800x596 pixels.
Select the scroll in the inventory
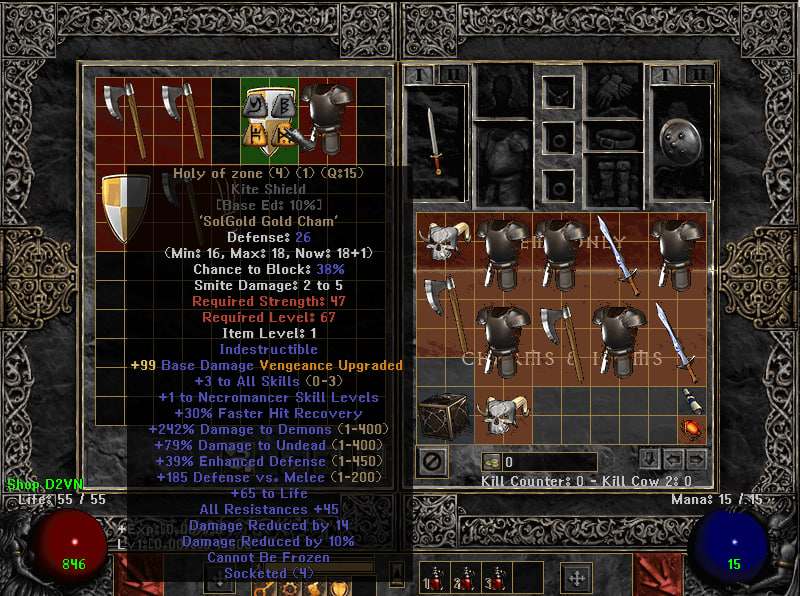pyautogui.click(x=692, y=402)
